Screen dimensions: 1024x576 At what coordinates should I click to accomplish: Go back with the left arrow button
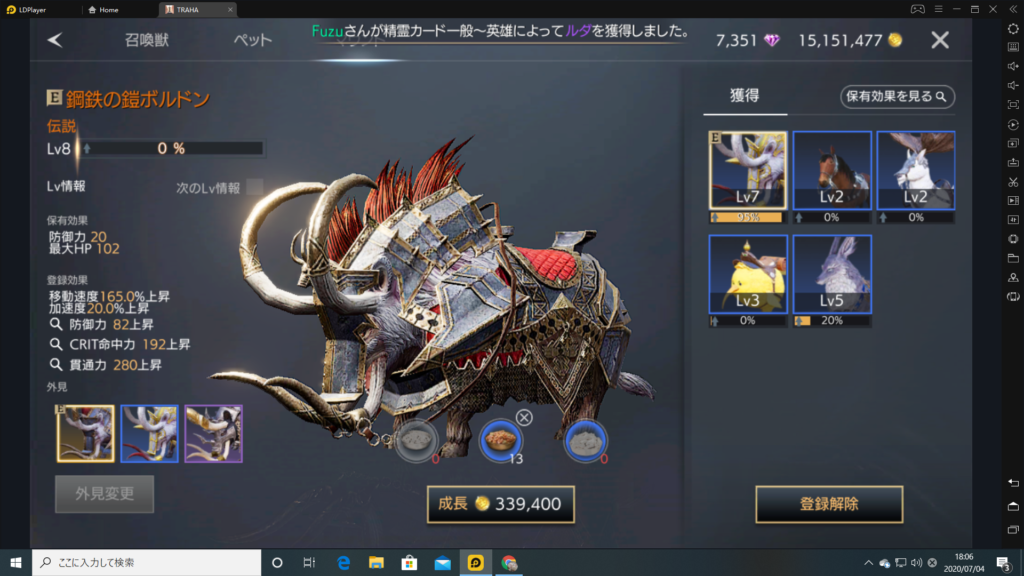pyautogui.click(x=55, y=40)
